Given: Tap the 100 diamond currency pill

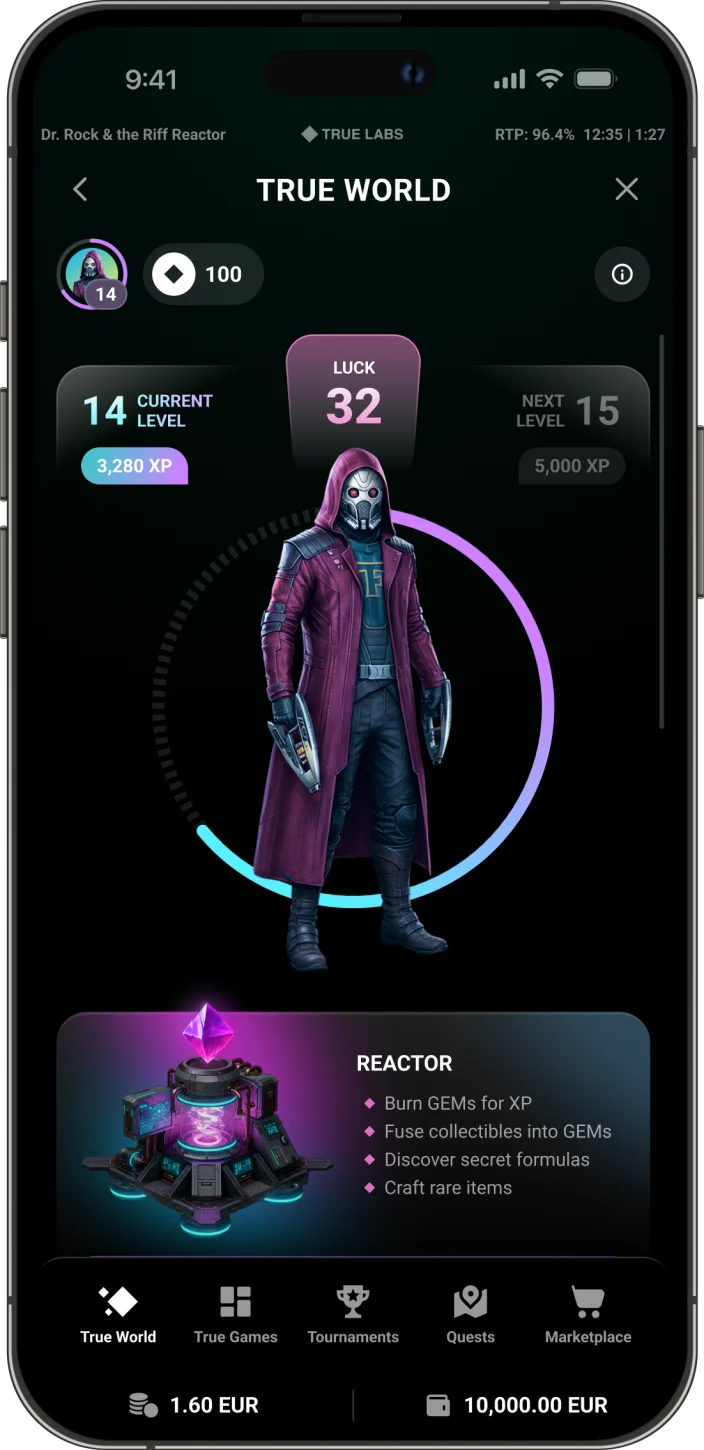Looking at the screenshot, I should tap(204, 274).
